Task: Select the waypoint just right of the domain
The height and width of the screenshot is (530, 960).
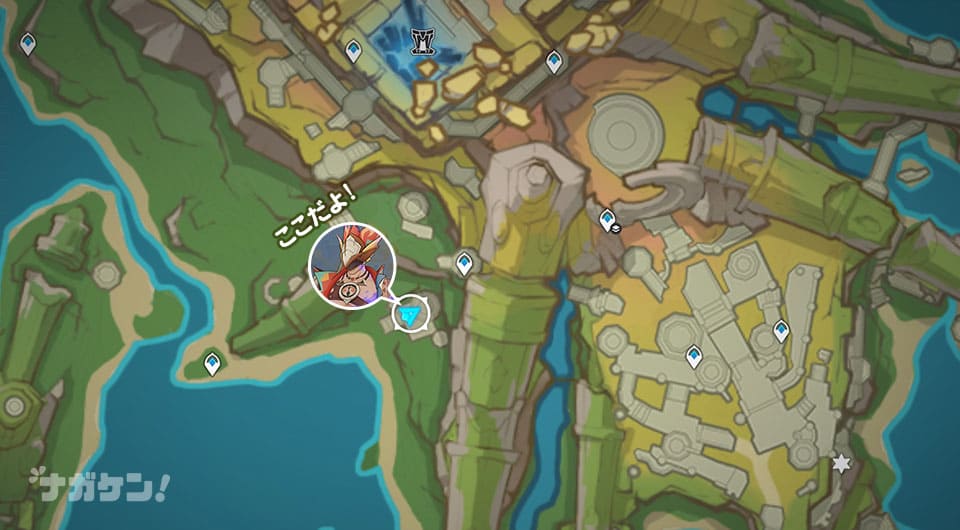Action: point(554,62)
